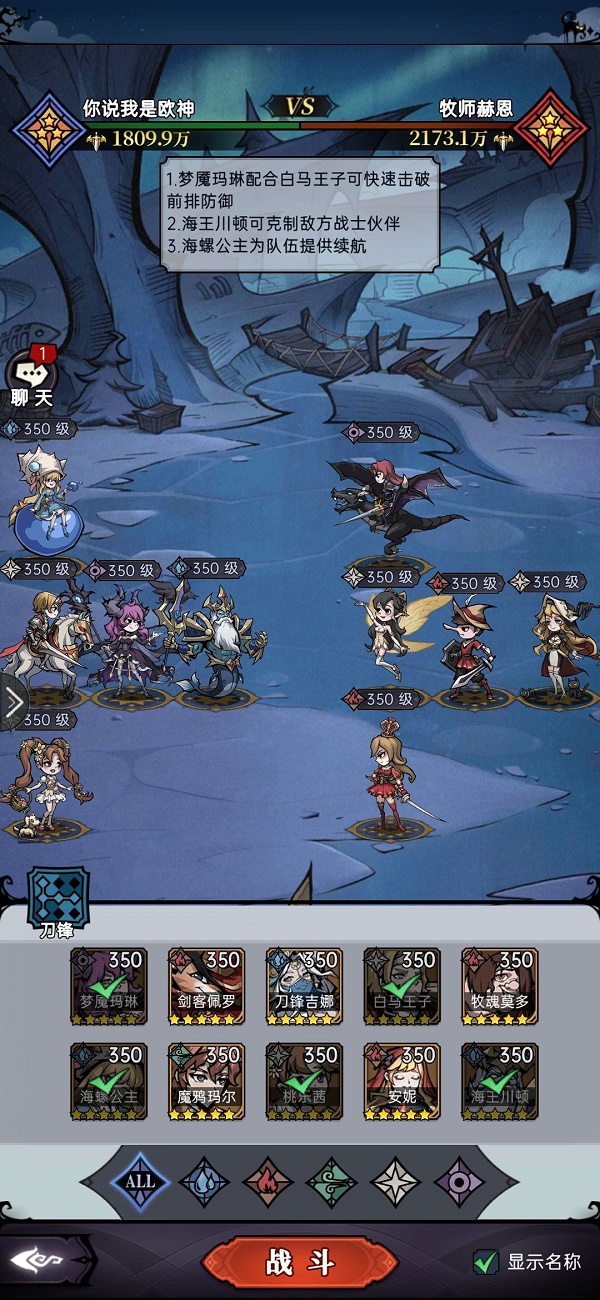
Task: Tap the 海王川顿 hero card
Action: pyautogui.click(x=500, y=1081)
